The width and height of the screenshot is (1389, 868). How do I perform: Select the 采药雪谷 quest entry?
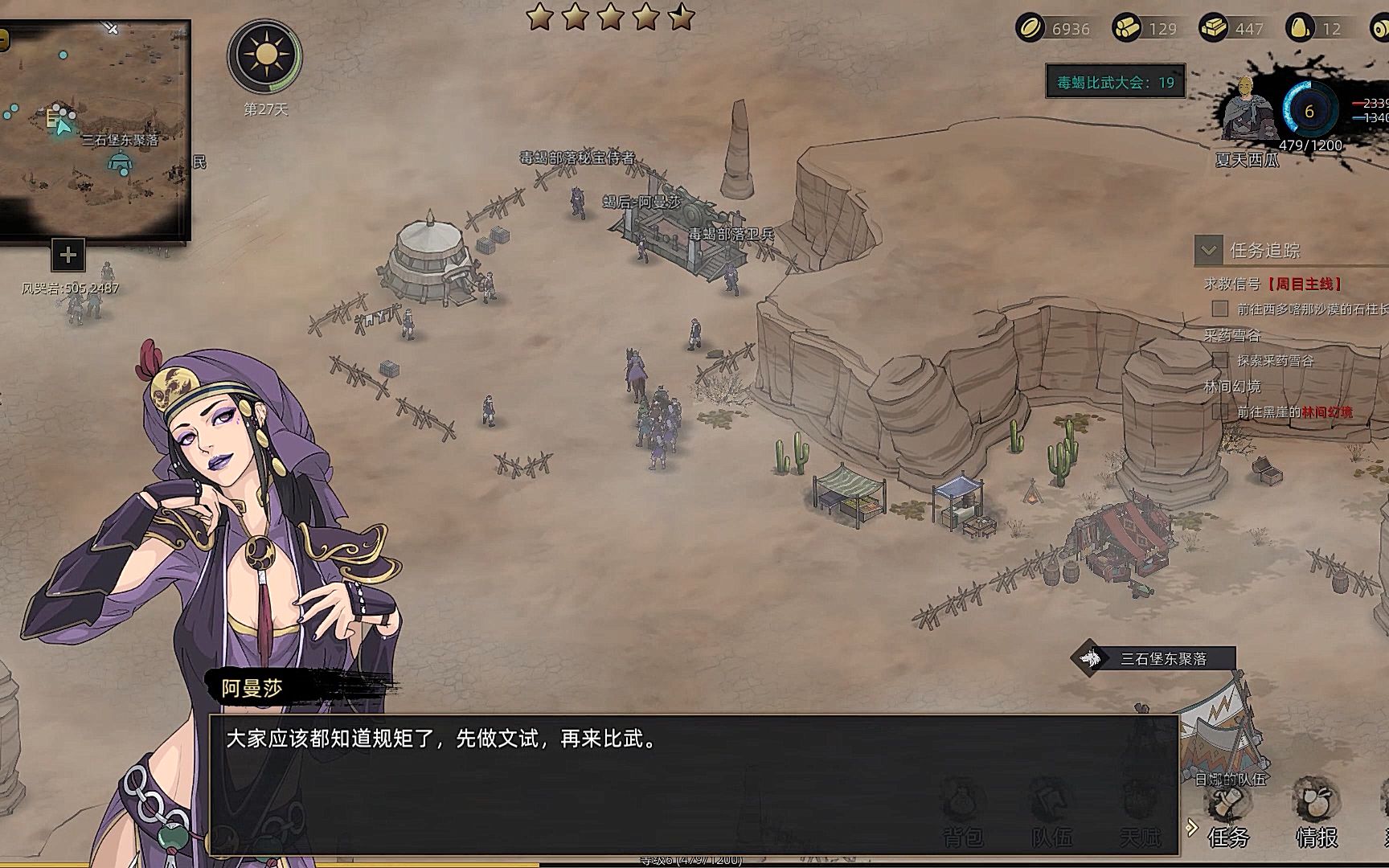(x=1232, y=335)
